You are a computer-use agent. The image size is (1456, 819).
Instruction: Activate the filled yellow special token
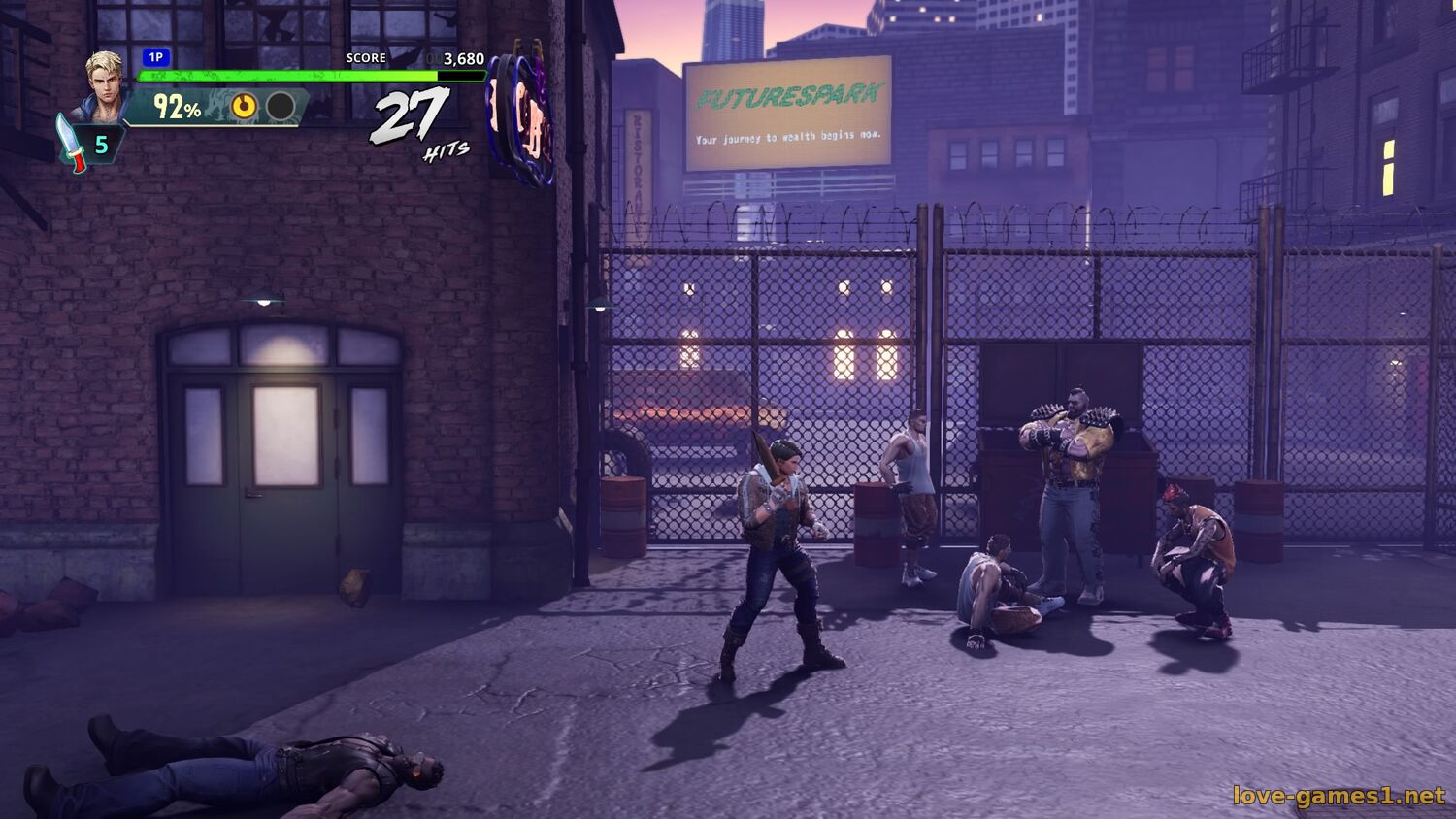(244, 106)
